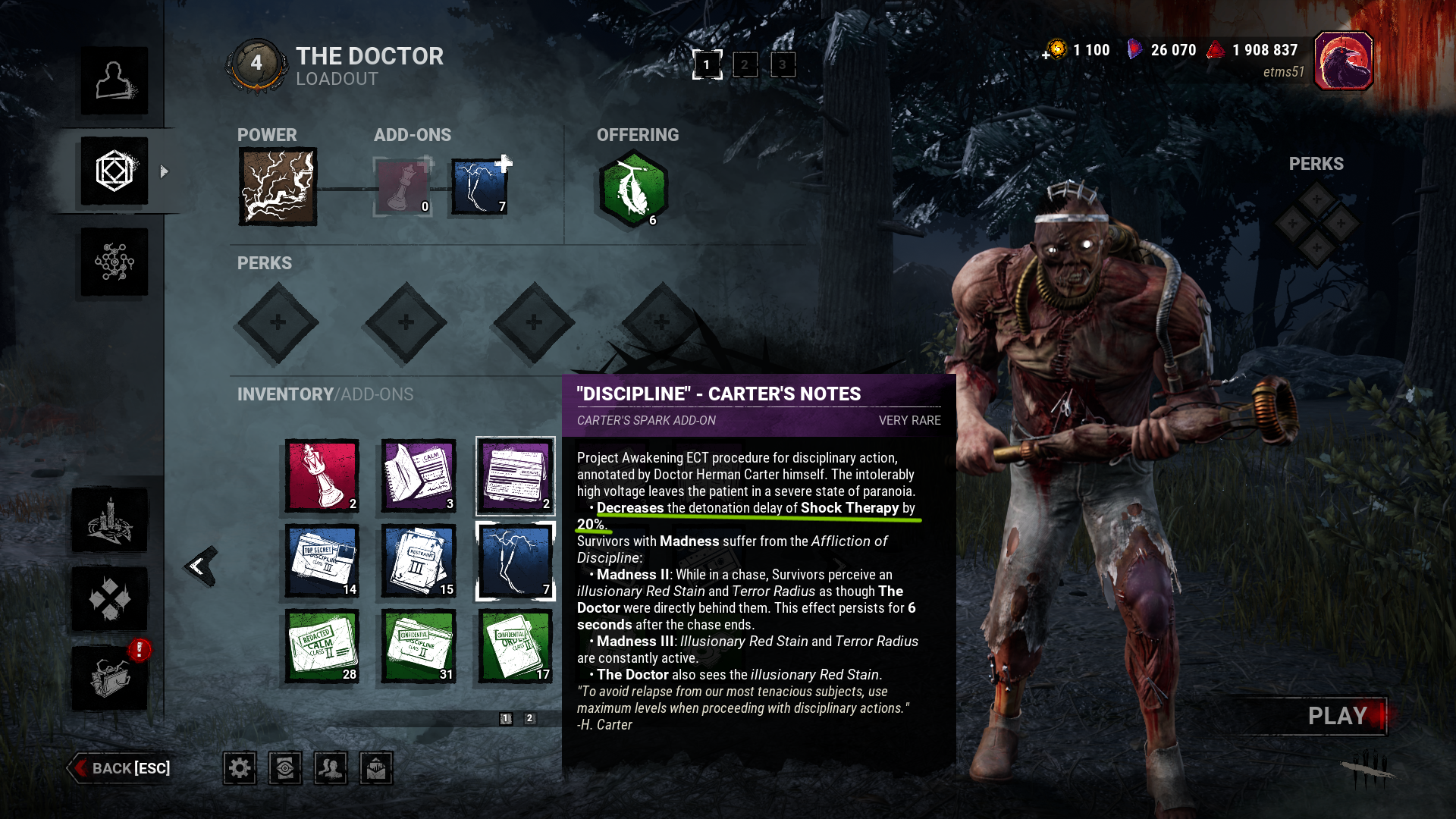Open the Store icon with red alert badge

click(112, 679)
